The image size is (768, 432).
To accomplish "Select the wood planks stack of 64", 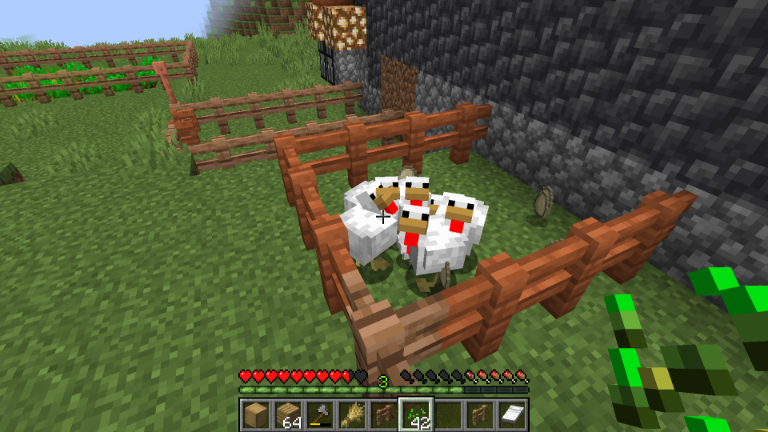I will coord(288,414).
